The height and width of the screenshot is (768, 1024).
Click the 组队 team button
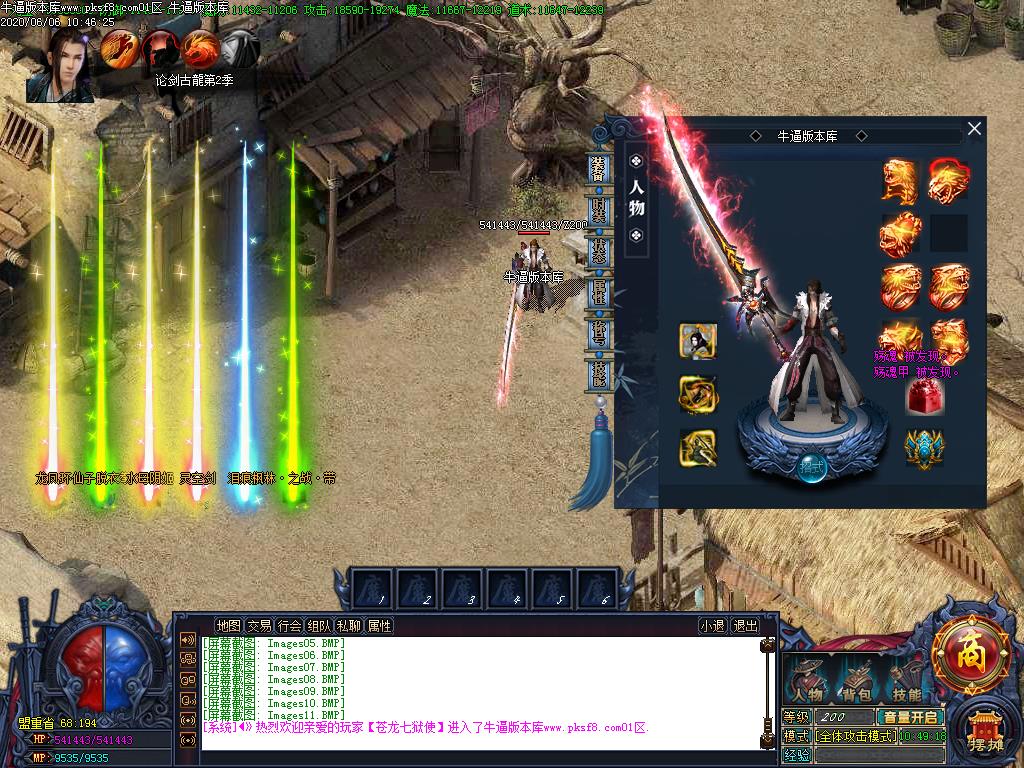(x=320, y=626)
